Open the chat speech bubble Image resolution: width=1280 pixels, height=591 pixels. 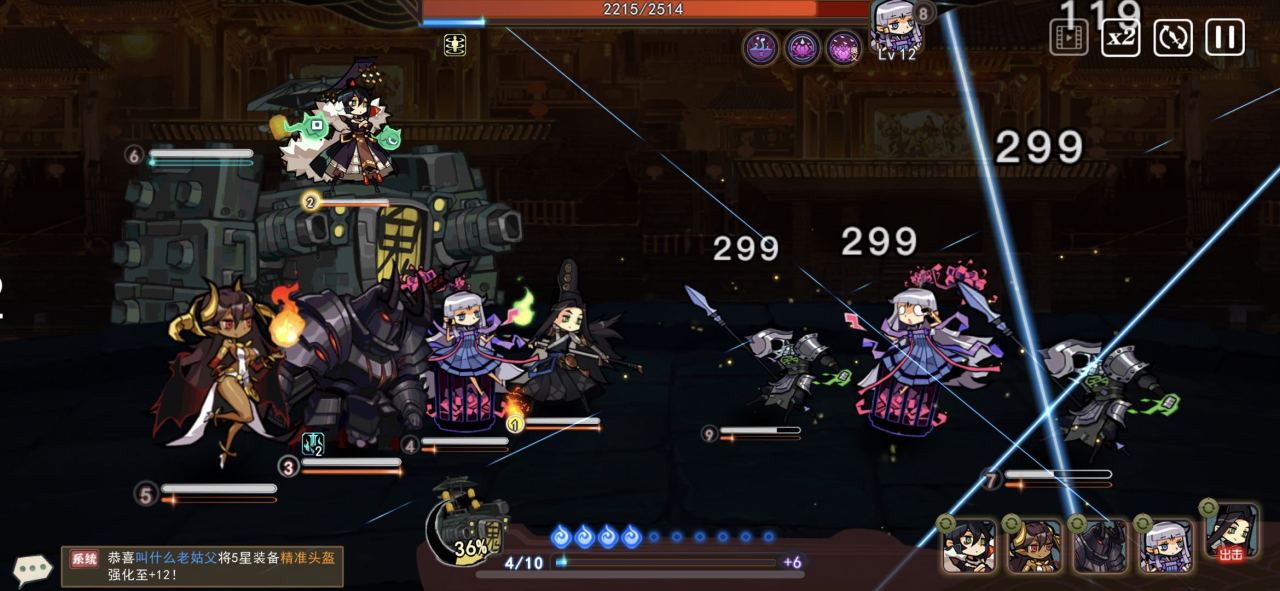click(33, 568)
